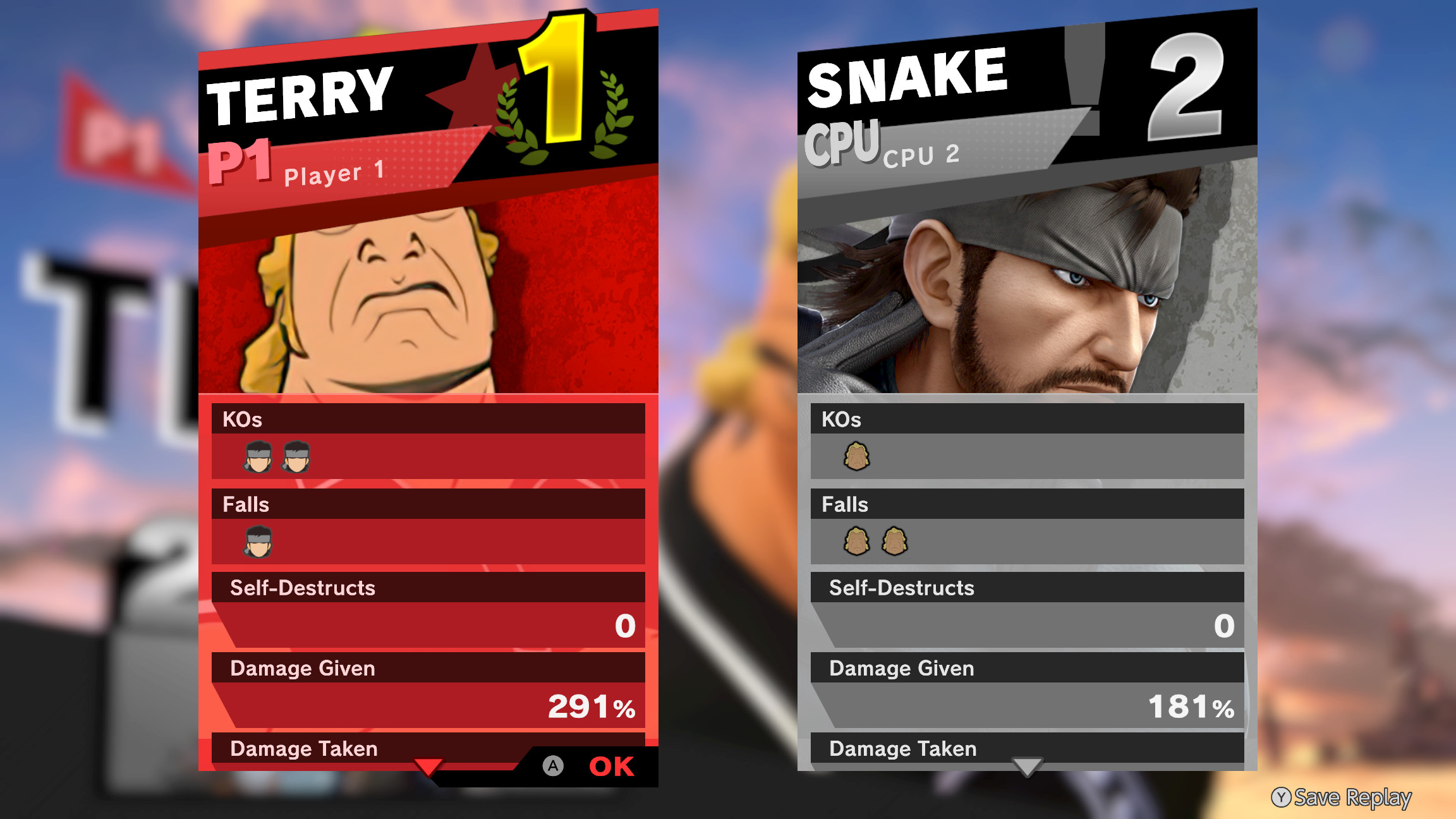Expand the Damage Taken section on Terry's card
Viewport: 1456px width, 819px height.
[303, 749]
